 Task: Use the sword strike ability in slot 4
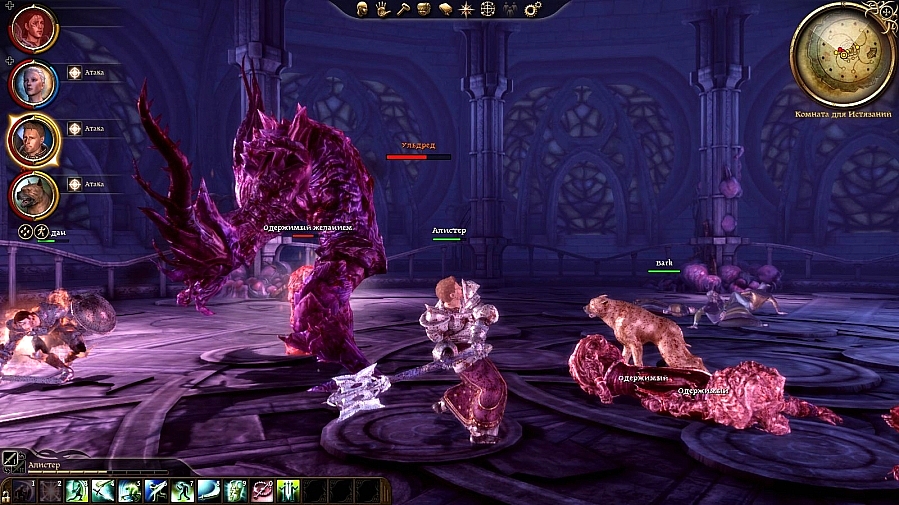pyautogui.click(x=103, y=490)
